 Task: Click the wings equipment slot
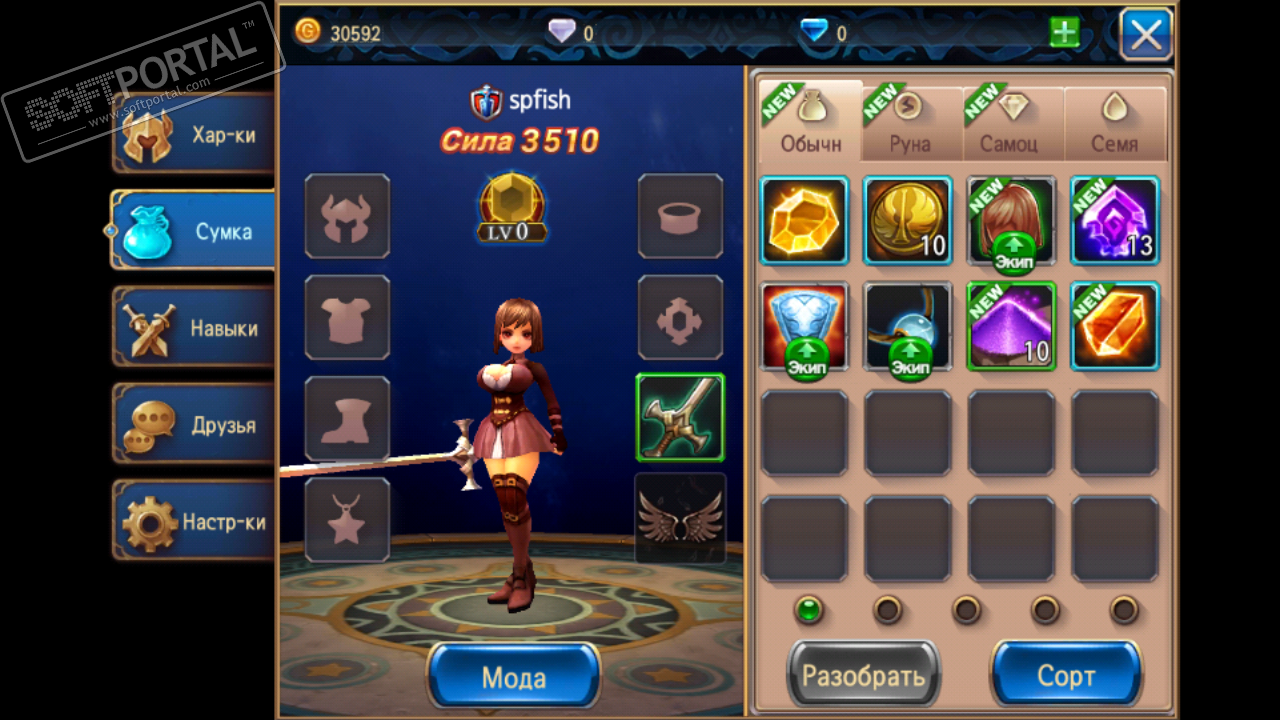point(680,518)
